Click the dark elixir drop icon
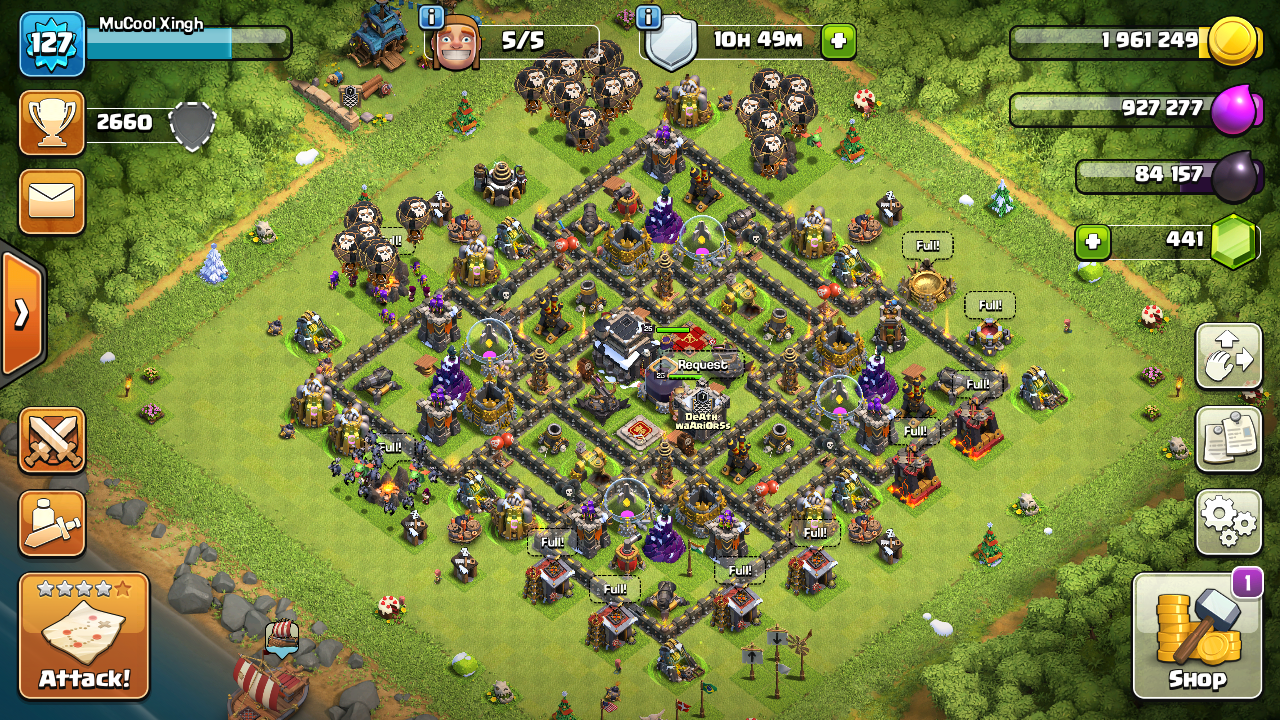 pyautogui.click(x=1235, y=177)
